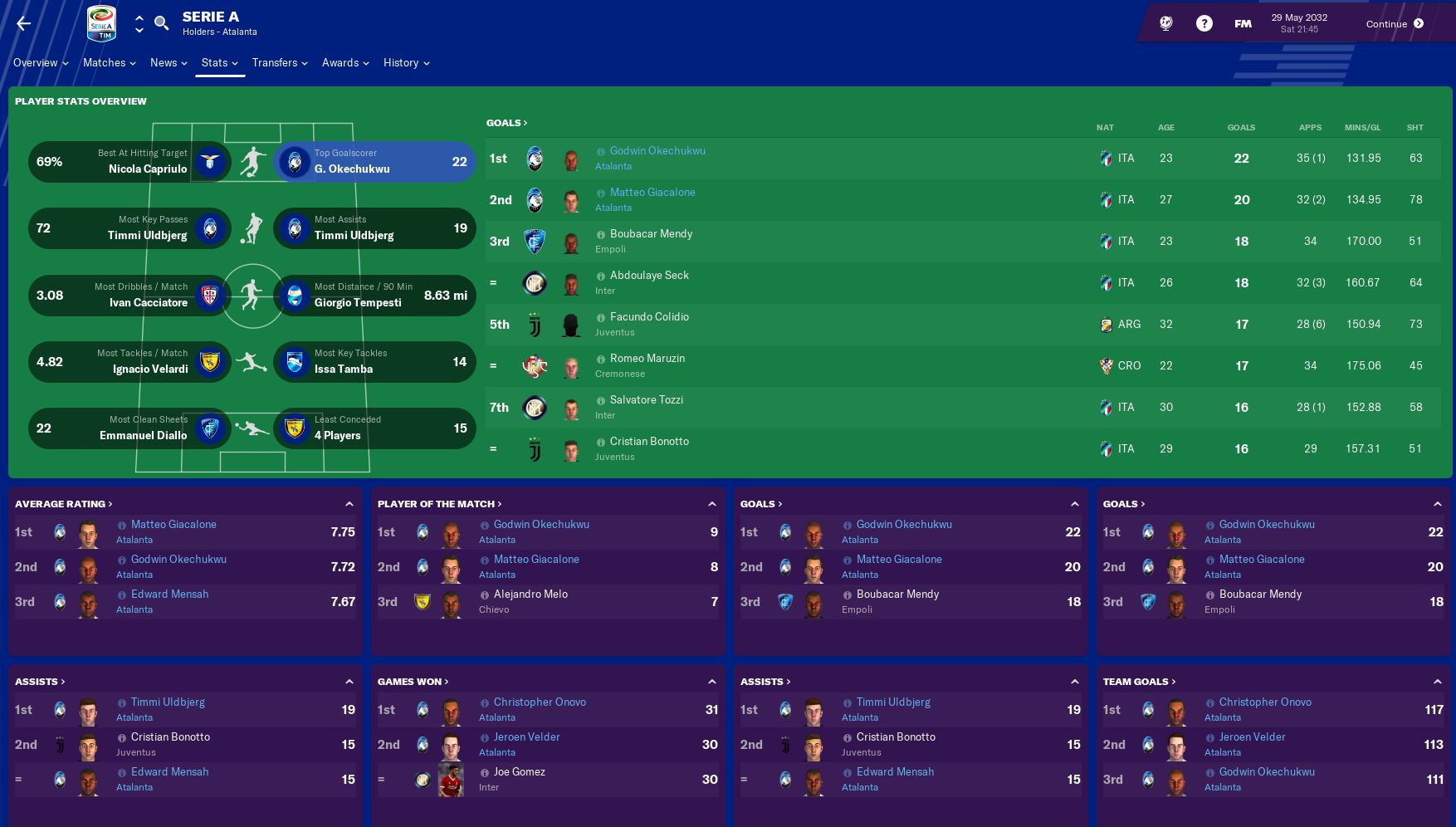Click the football icon in the top bar
The width and height of the screenshot is (1456, 827).
pyautogui.click(x=1165, y=23)
